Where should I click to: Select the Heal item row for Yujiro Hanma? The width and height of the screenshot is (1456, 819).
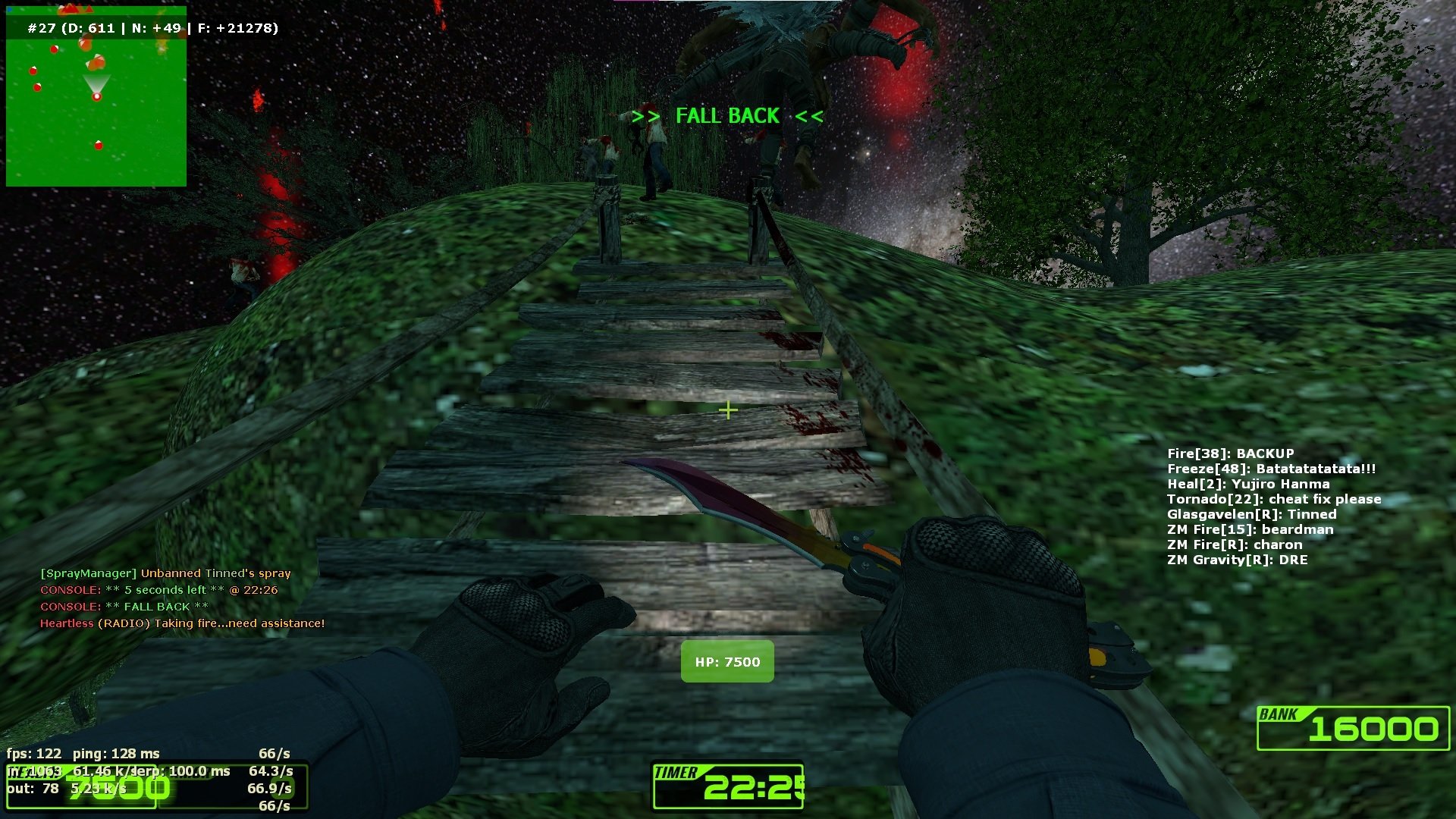point(1247,484)
